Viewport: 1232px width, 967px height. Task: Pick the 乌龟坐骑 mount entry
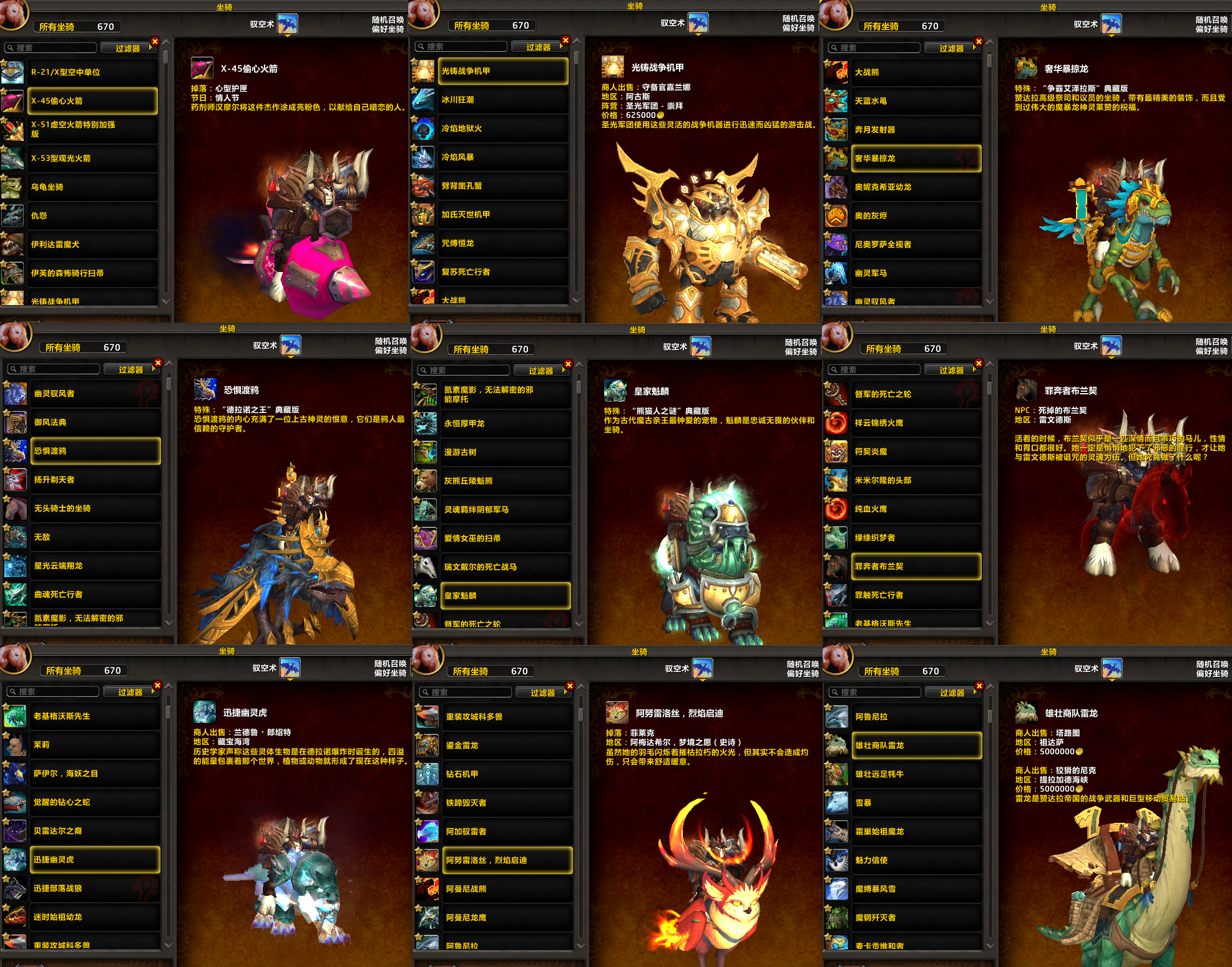[x=92, y=187]
